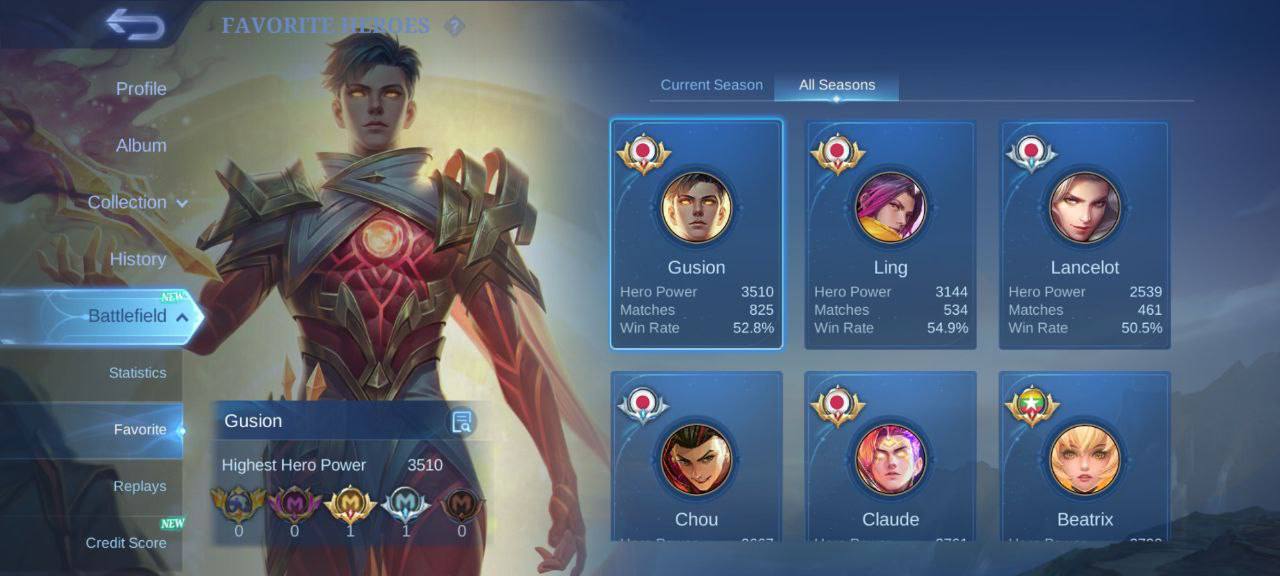Select the Ling hero card
This screenshot has width=1280, height=576.
pos(890,235)
